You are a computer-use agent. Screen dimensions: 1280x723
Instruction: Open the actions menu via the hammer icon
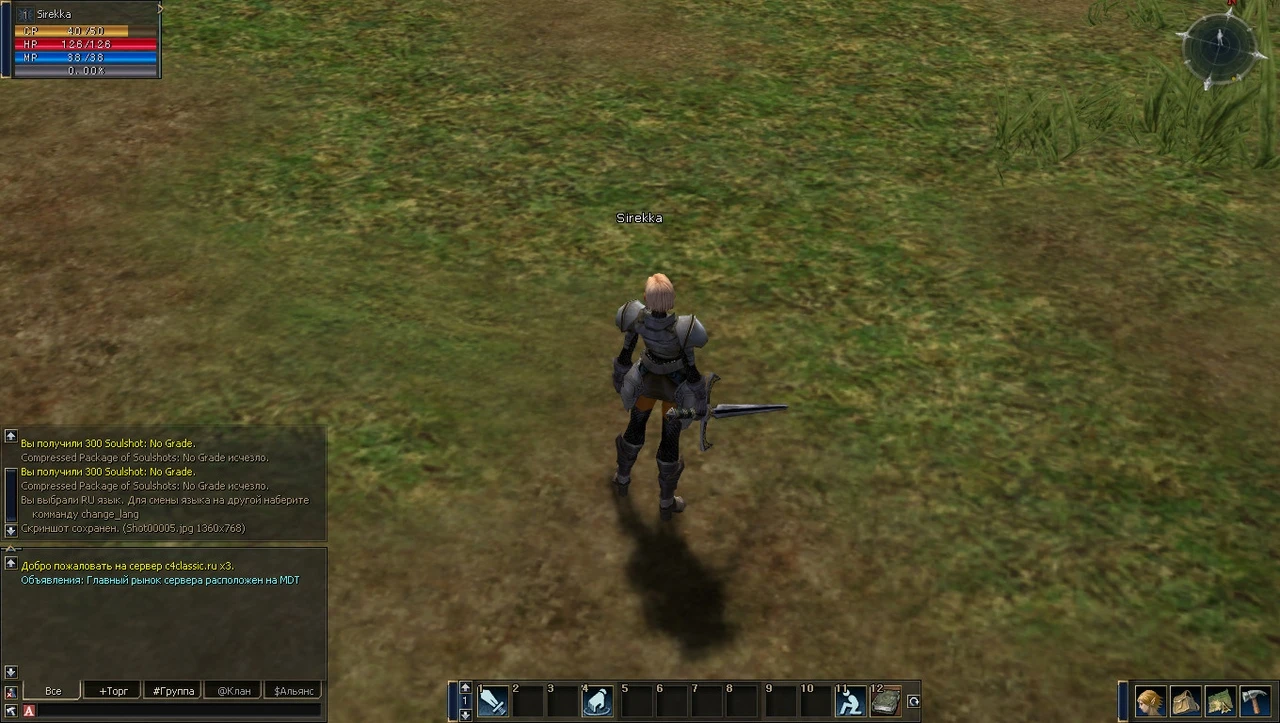point(1256,700)
